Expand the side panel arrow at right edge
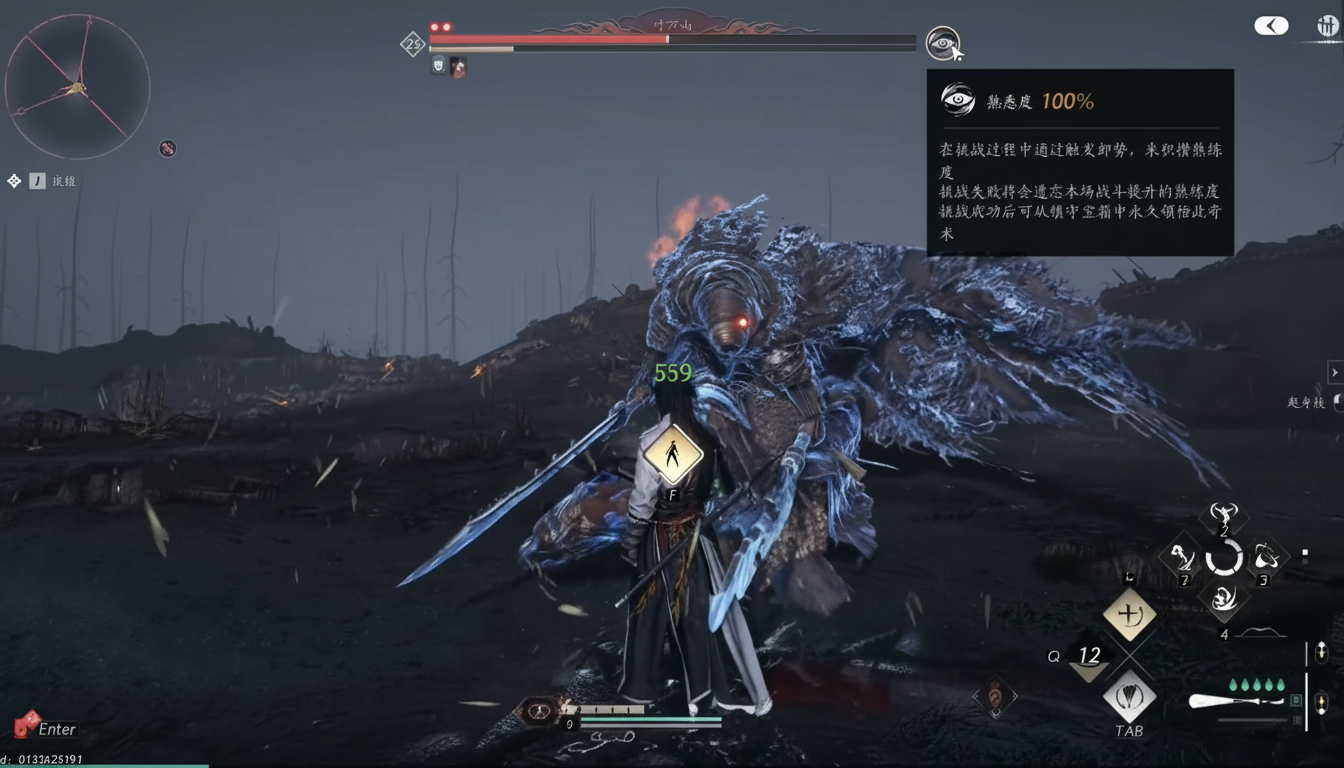This screenshot has height=768, width=1344. (x=1334, y=372)
